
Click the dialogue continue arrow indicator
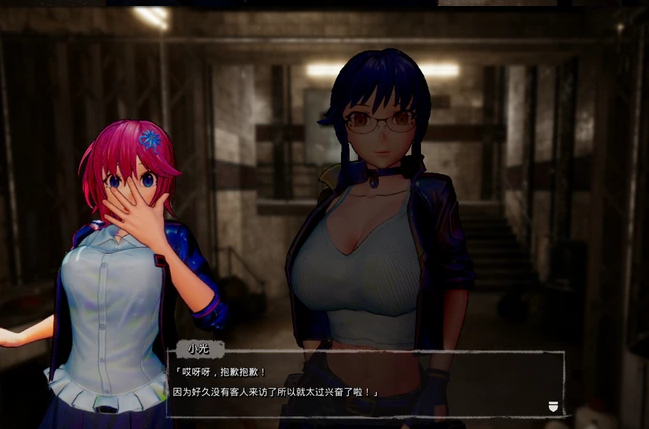coord(553,405)
